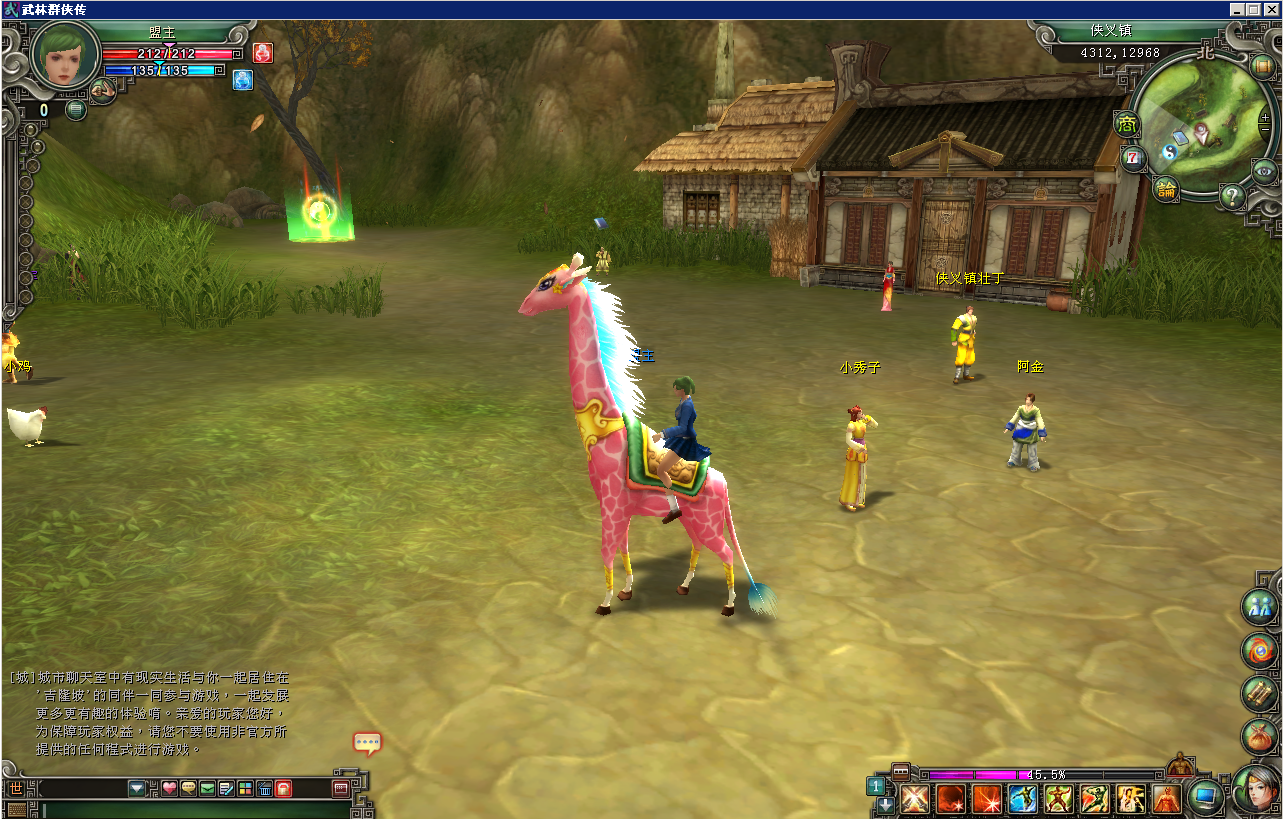Open the calendar icon showing number 7
1283x819 pixels.
pyautogui.click(x=1133, y=158)
